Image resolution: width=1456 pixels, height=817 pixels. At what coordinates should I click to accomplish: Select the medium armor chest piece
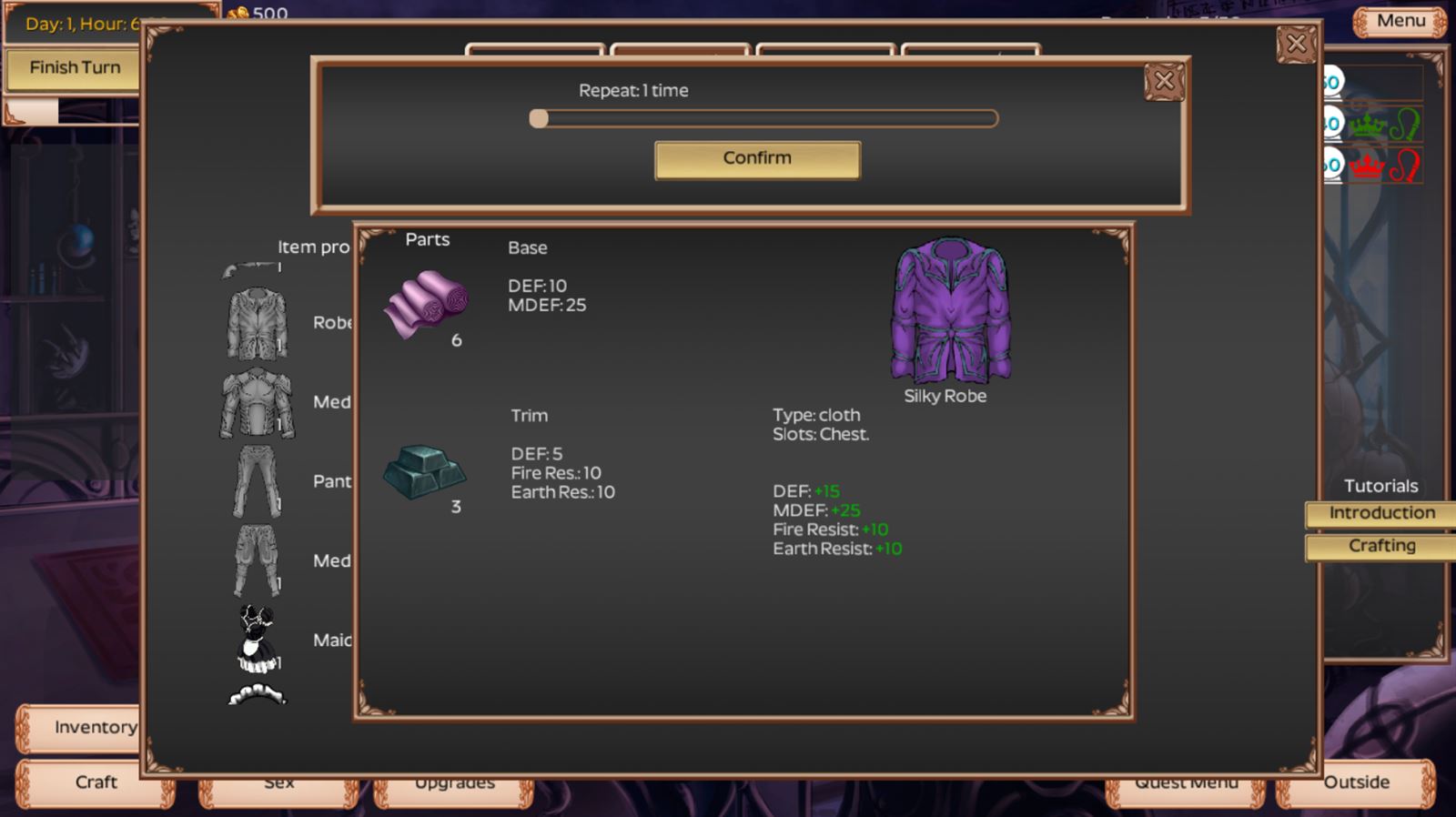click(x=257, y=401)
